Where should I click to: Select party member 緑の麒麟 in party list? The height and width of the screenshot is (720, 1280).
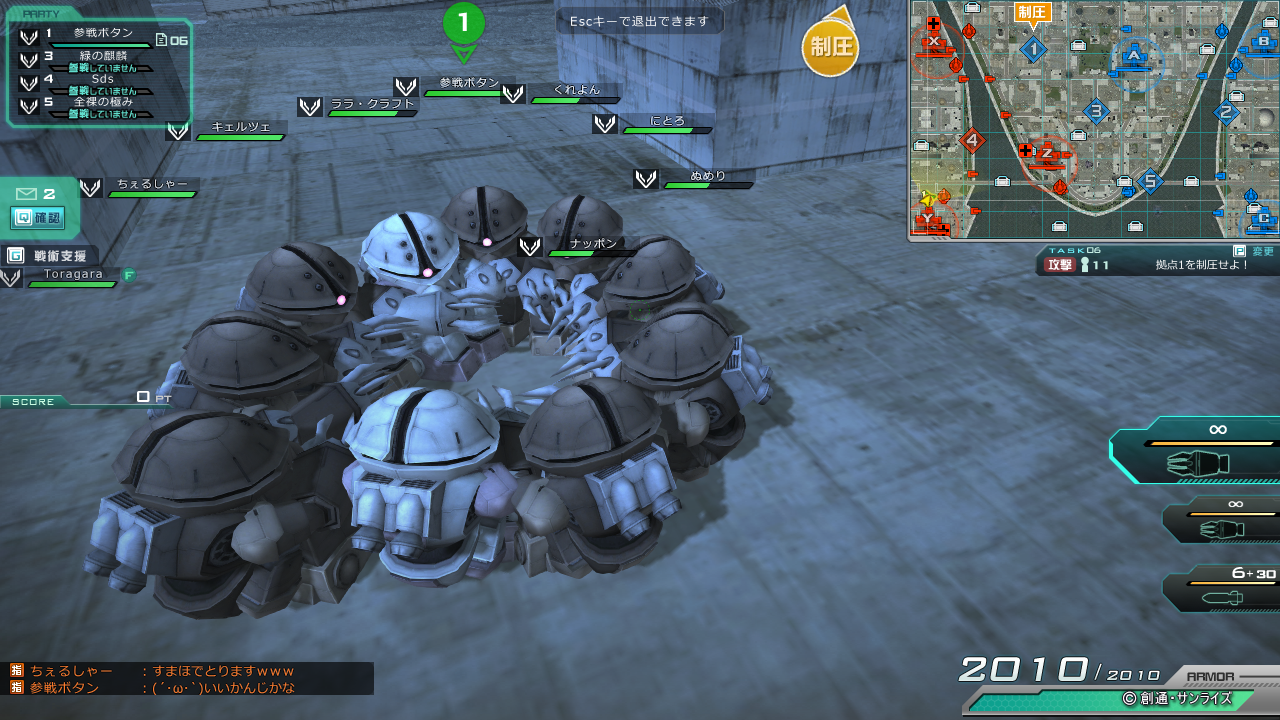100,58
